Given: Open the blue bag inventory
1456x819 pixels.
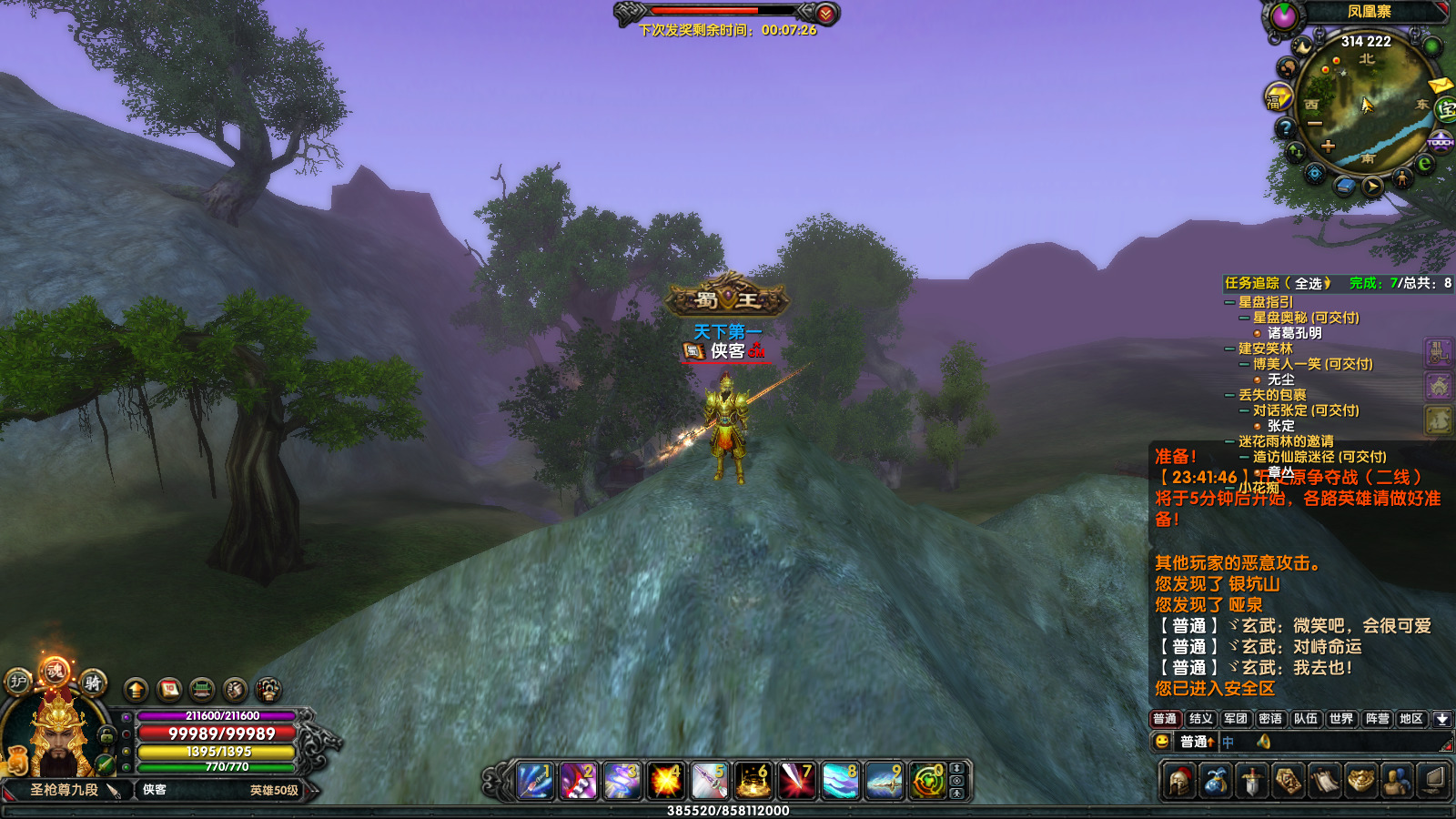Looking at the screenshot, I should 1216,781.
